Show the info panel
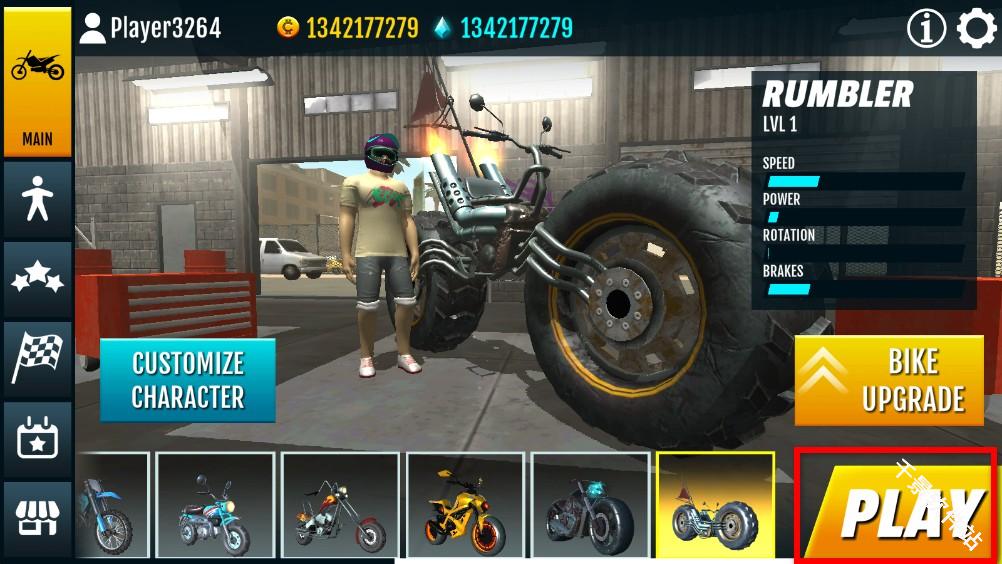Screen dimensions: 1002x564 click(926, 28)
